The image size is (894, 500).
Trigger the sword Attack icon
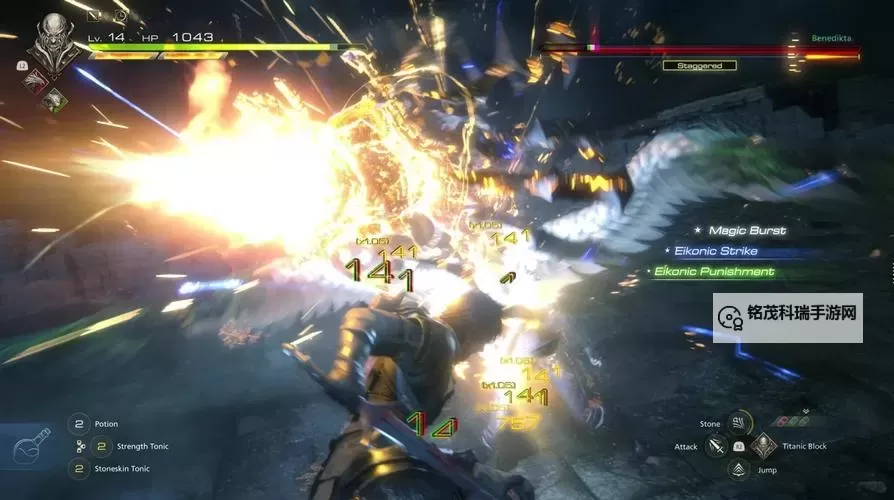[716, 446]
